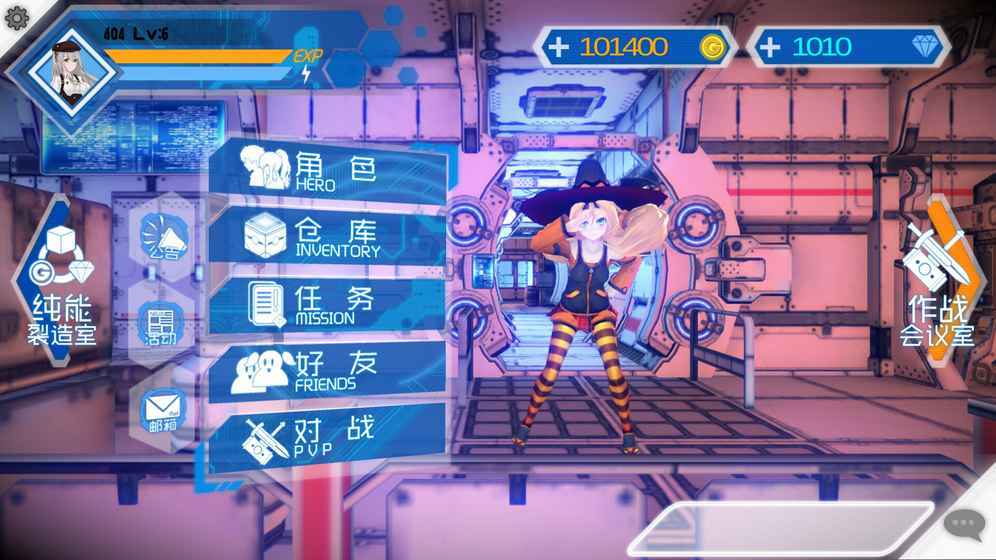This screenshot has height=560, width=996.
Task: Go to the 纯能制造室 crafting room
Action: coord(62,283)
